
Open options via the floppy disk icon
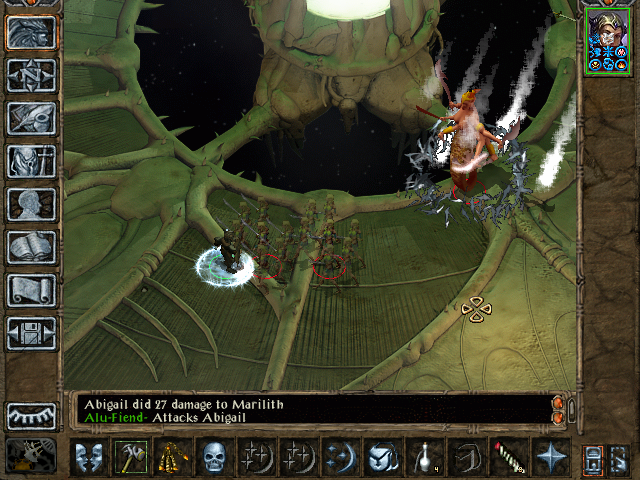pyautogui.click(x=32, y=334)
